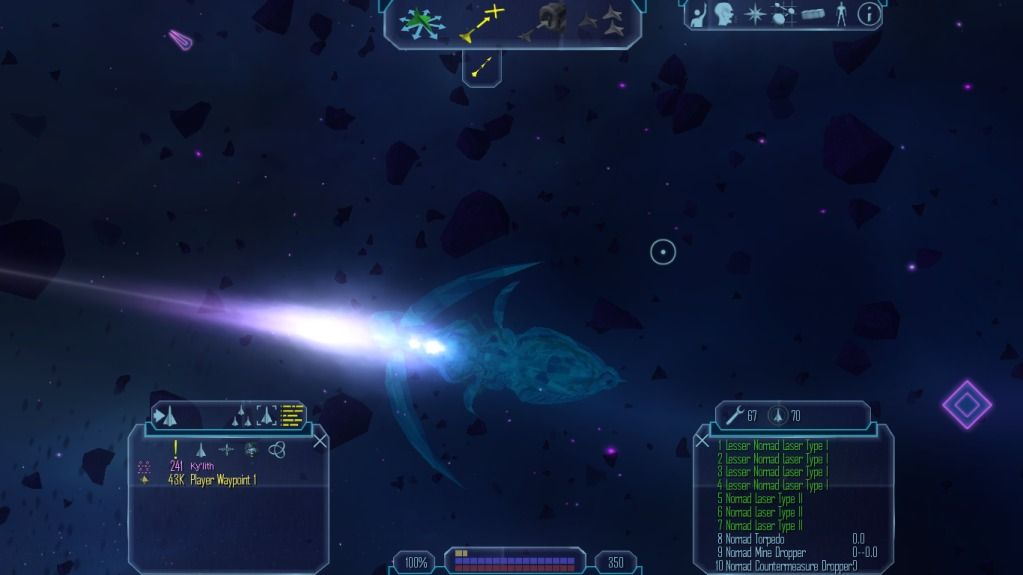Screen dimensions: 1023x575
Task: Open the cargo container inventory icon
Action: coord(814,14)
